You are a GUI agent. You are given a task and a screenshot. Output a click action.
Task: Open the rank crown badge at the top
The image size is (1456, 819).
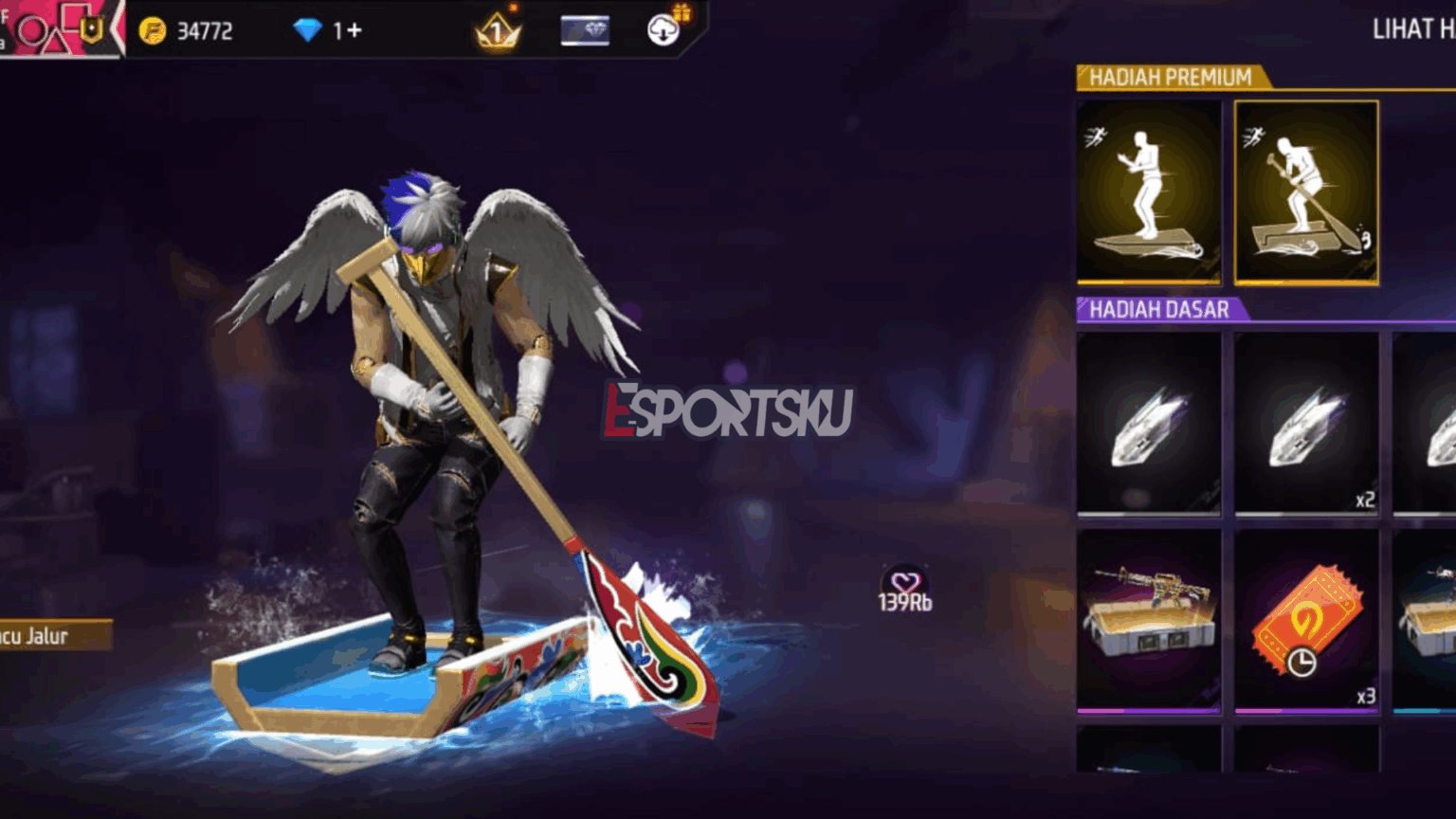[495, 29]
